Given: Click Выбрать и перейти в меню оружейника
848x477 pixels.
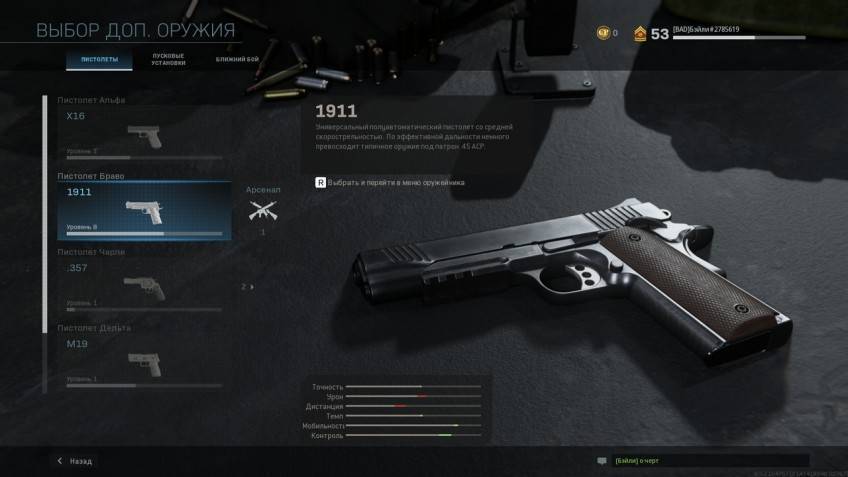Looking at the screenshot, I should pos(390,183).
